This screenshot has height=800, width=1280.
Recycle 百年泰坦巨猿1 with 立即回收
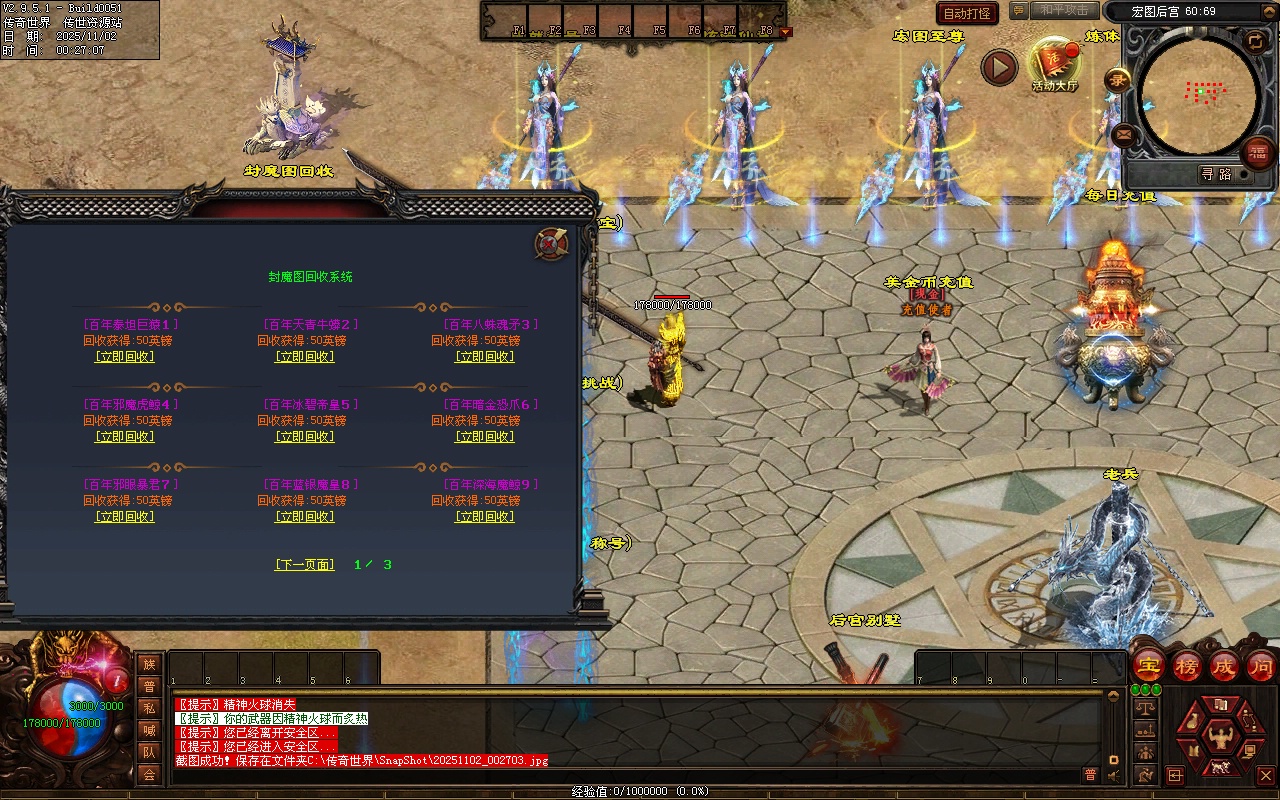pos(125,357)
